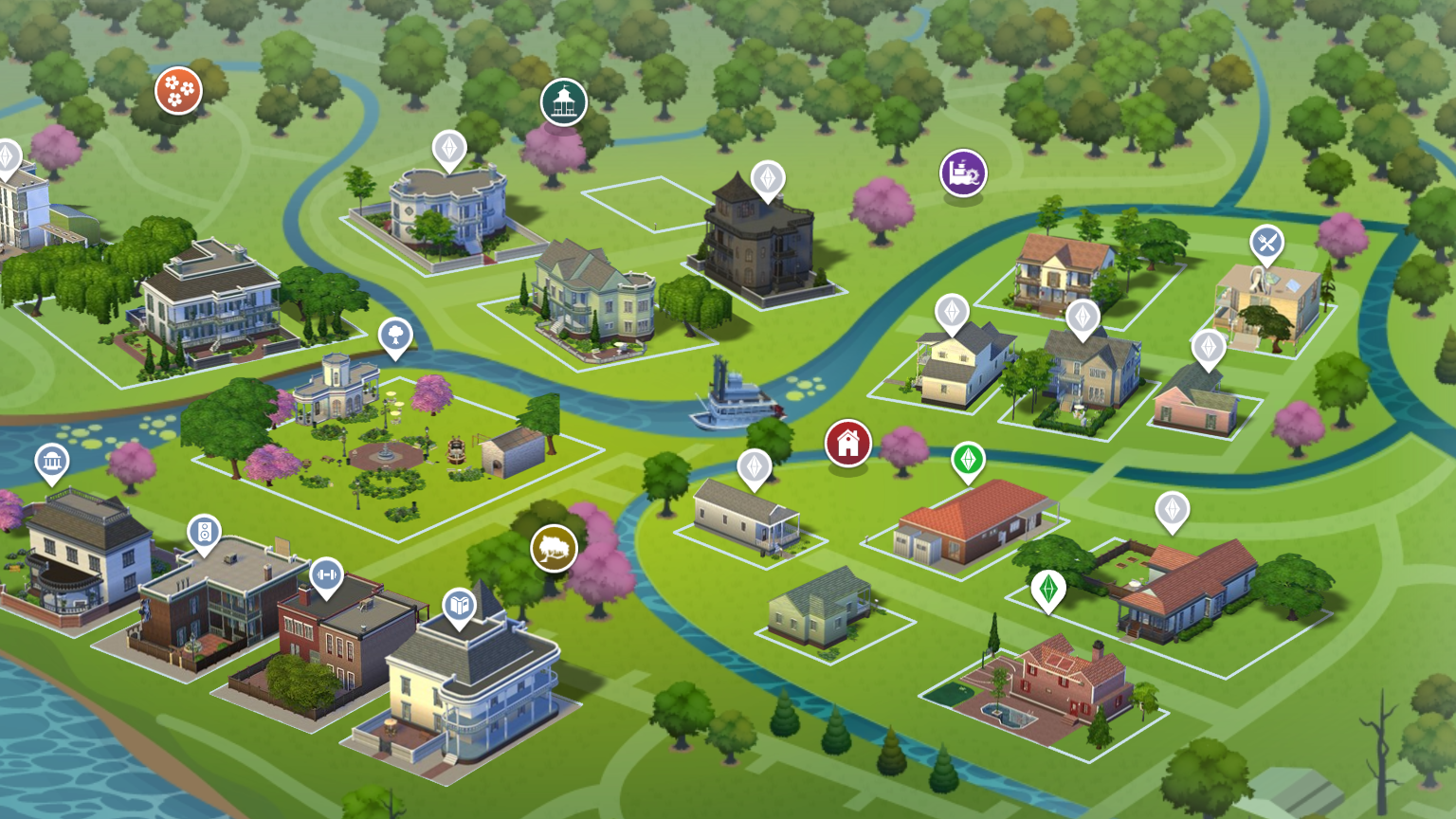The height and width of the screenshot is (819, 1456).
Task: Open the teal gazebo map marker
Action: (564, 101)
